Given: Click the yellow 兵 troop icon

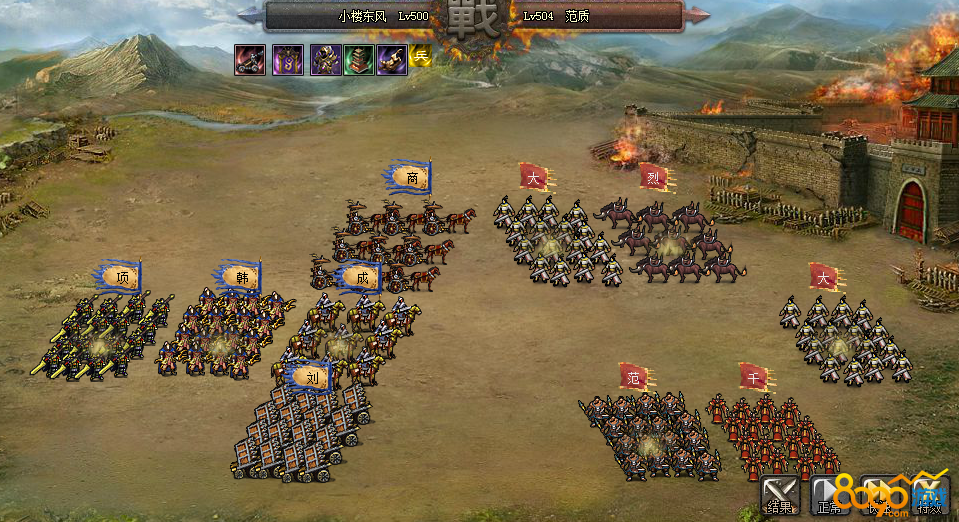Looking at the screenshot, I should (419, 57).
